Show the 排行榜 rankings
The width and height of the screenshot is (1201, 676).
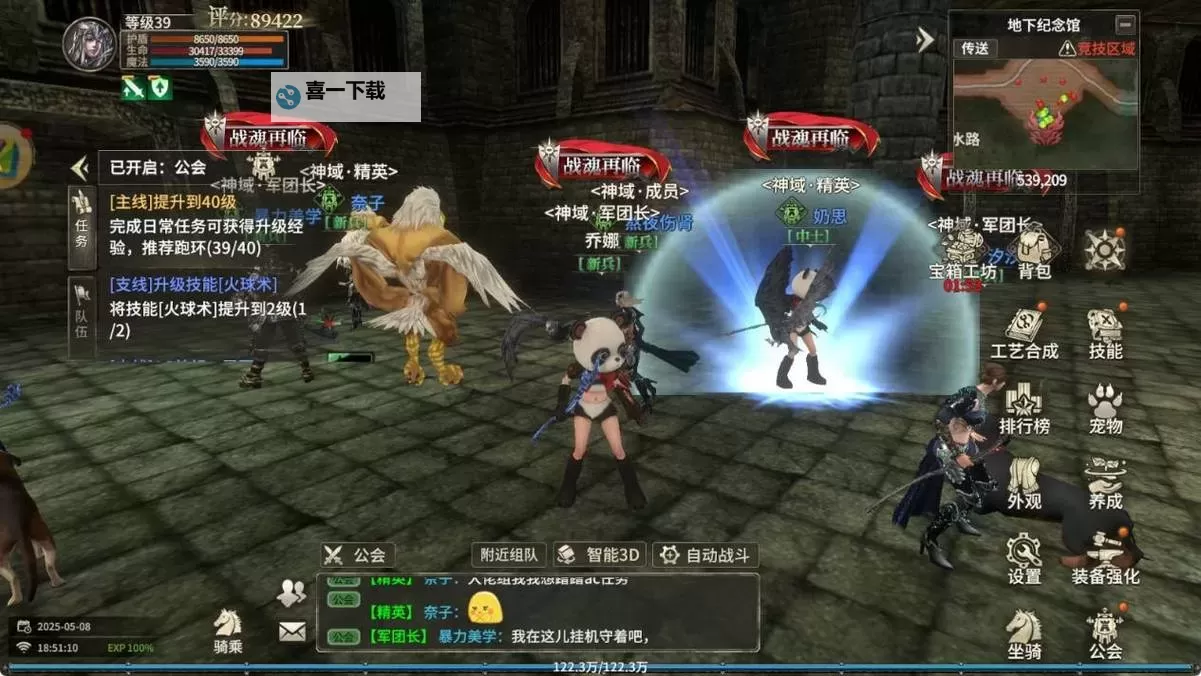point(1024,408)
